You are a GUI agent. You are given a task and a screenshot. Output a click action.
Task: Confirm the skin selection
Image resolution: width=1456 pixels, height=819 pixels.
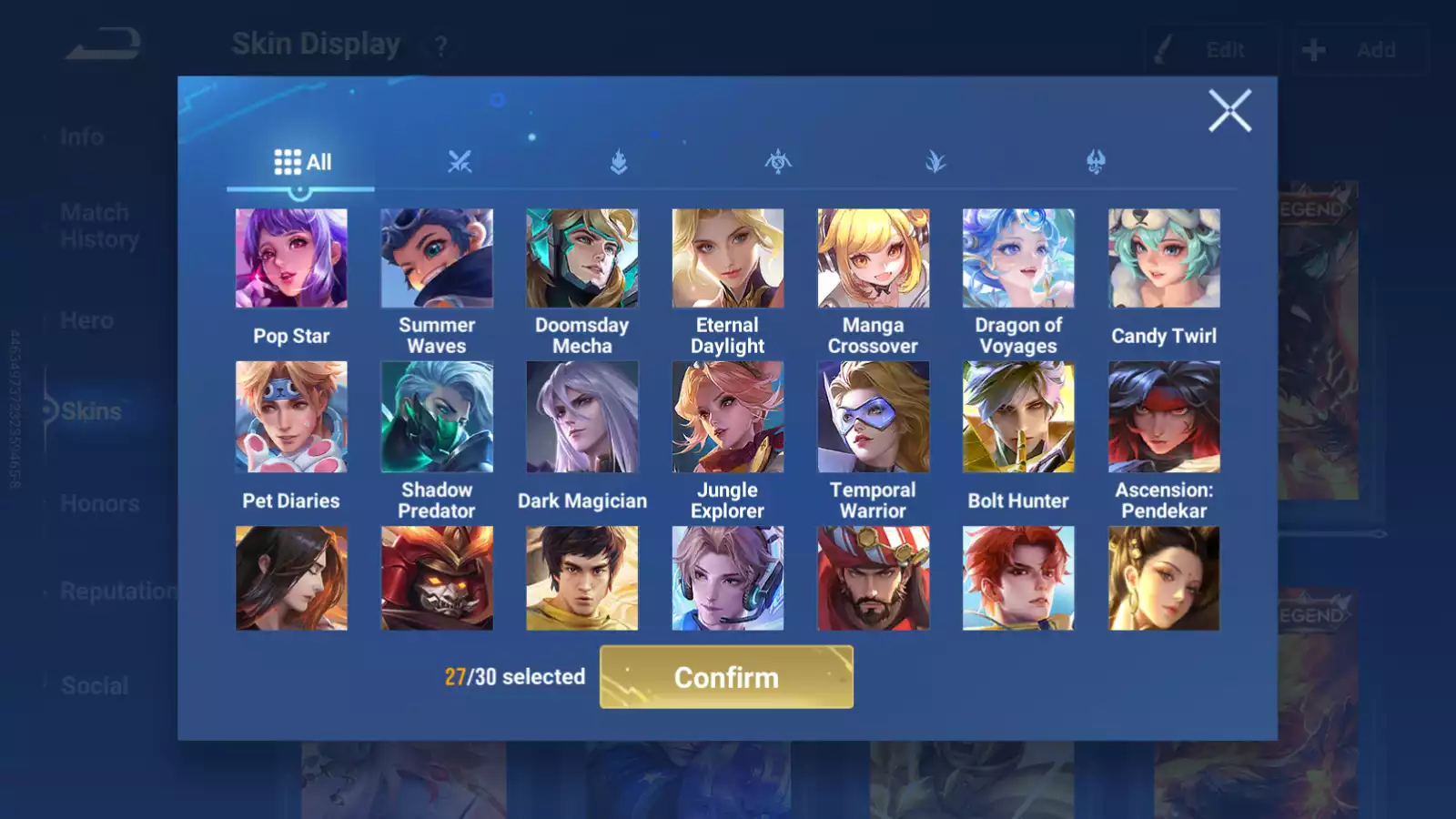coord(726,677)
